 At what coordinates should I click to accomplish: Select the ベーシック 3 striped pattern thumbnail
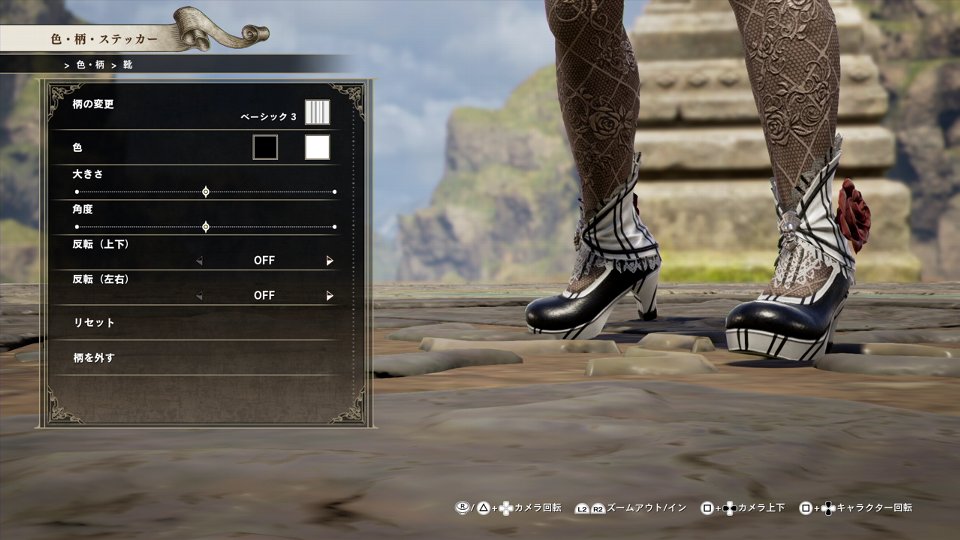point(317,112)
